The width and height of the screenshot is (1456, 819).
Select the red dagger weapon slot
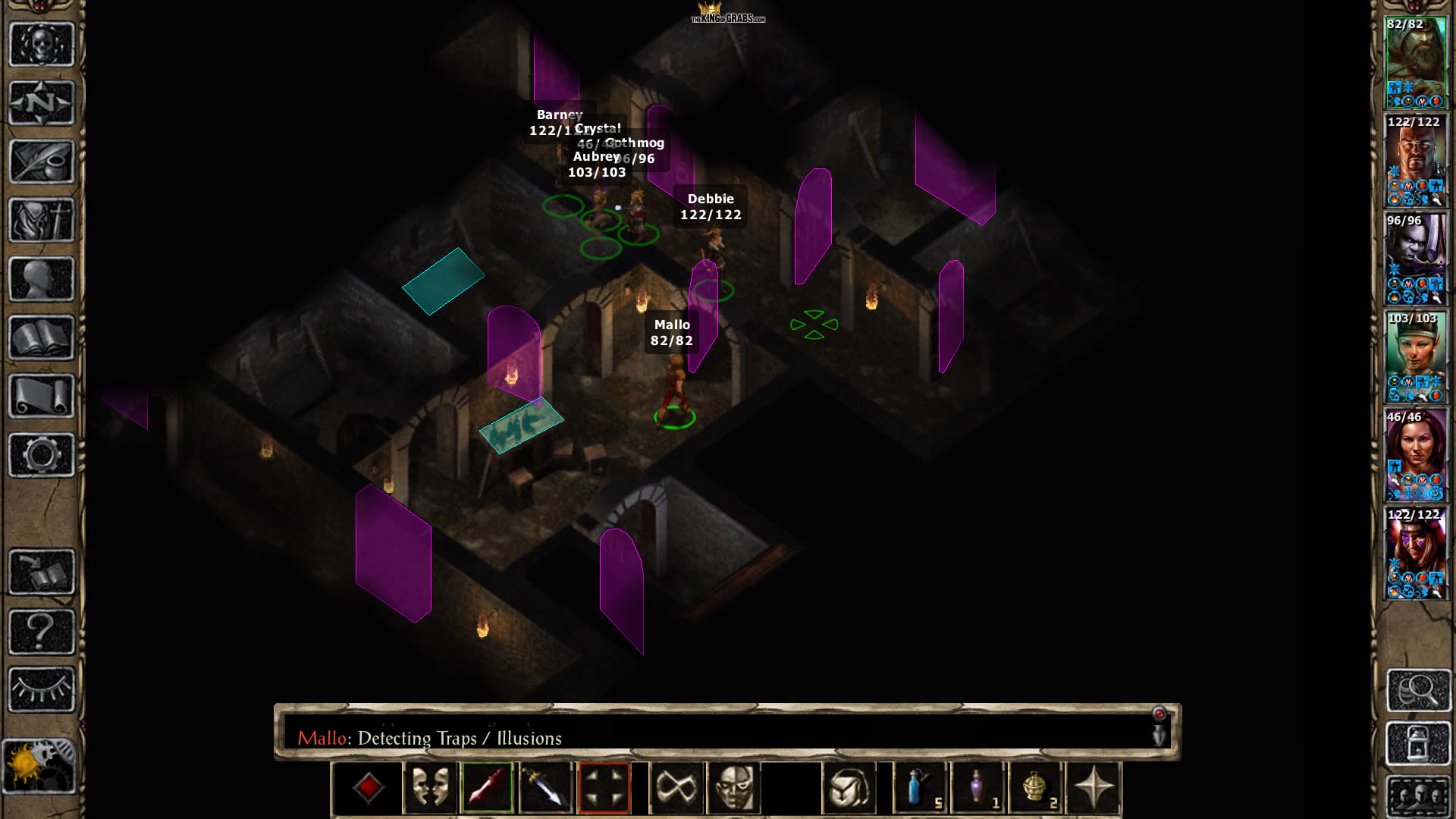[x=488, y=788]
